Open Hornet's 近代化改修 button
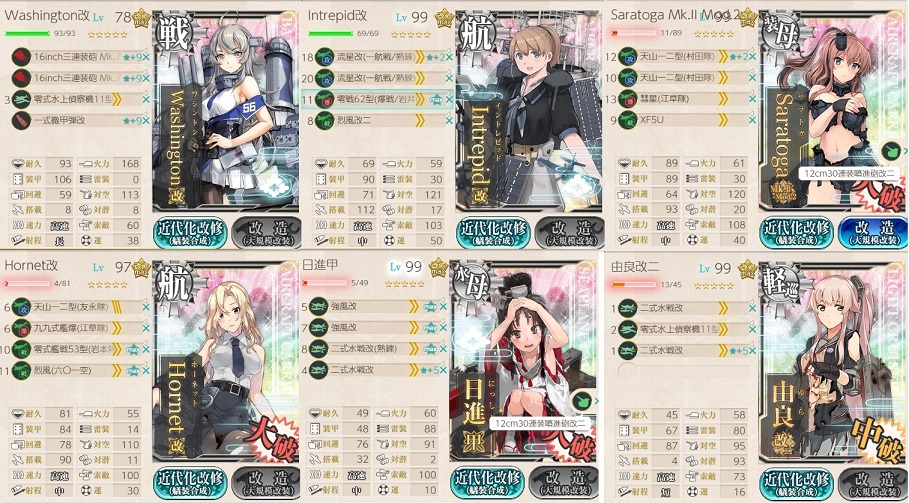This screenshot has height=503, width=909. pos(189,483)
